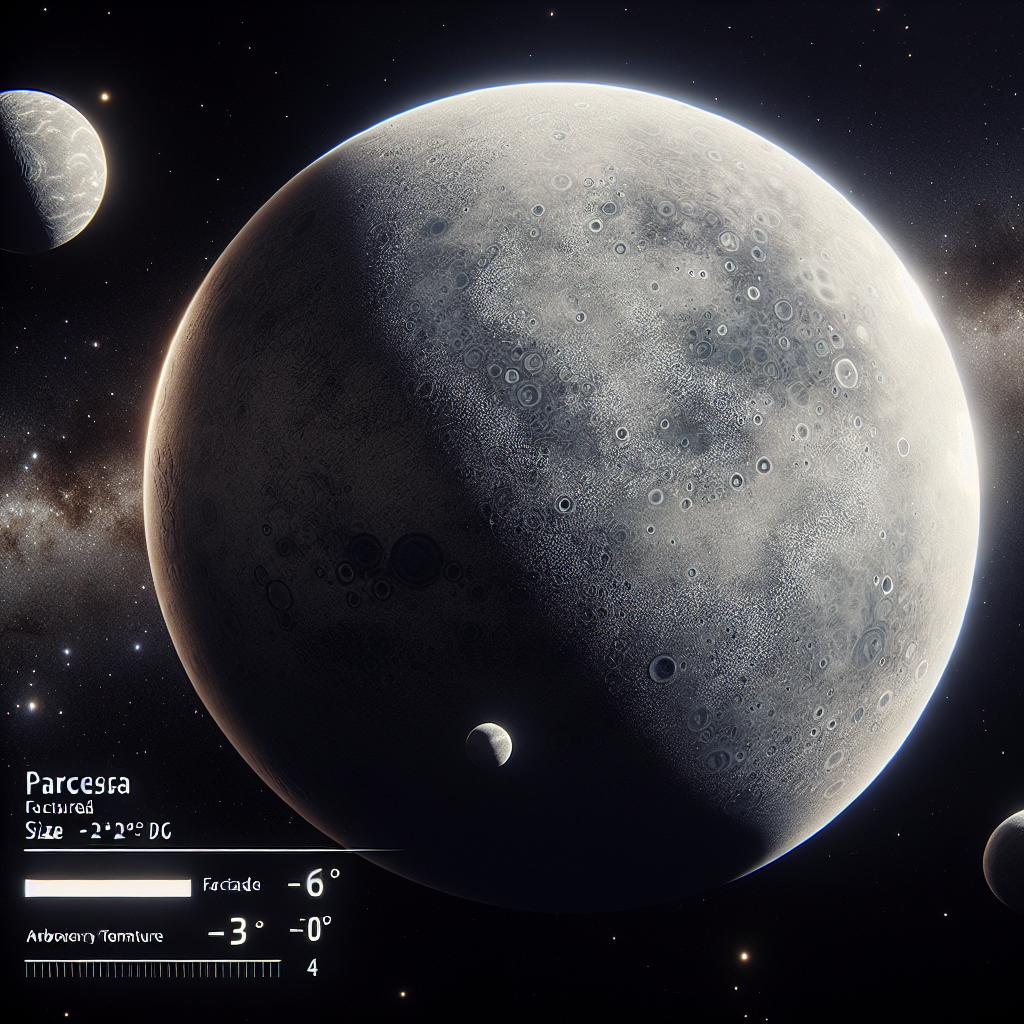Click the white Factade bar
The height and width of the screenshot is (1024, 1024).
coord(108,887)
